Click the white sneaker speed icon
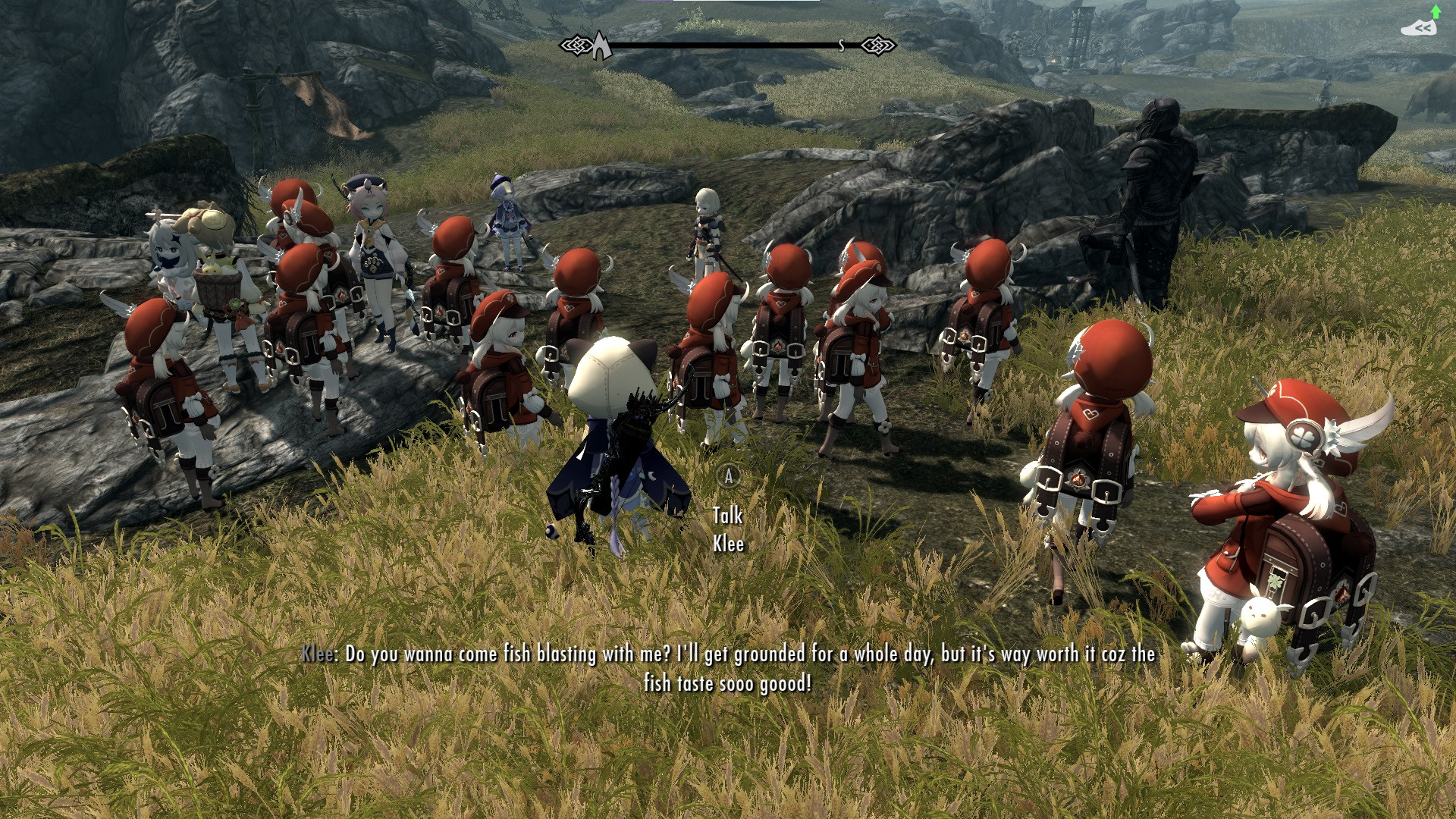The width and height of the screenshot is (1456, 819). click(x=1419, y=28)
